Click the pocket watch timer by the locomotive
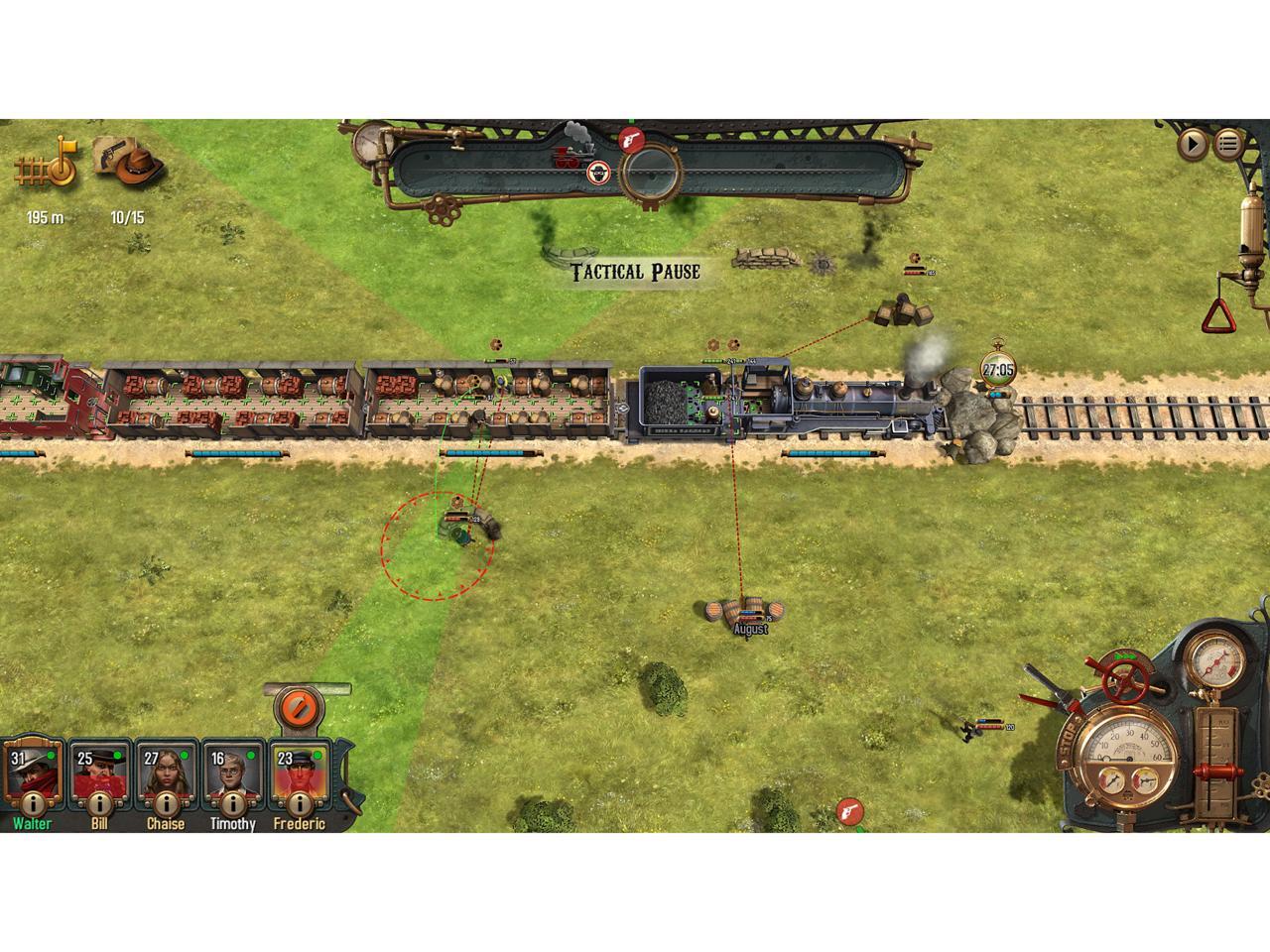The width and height of the screenshot is (1270, 952). point(998,370)
